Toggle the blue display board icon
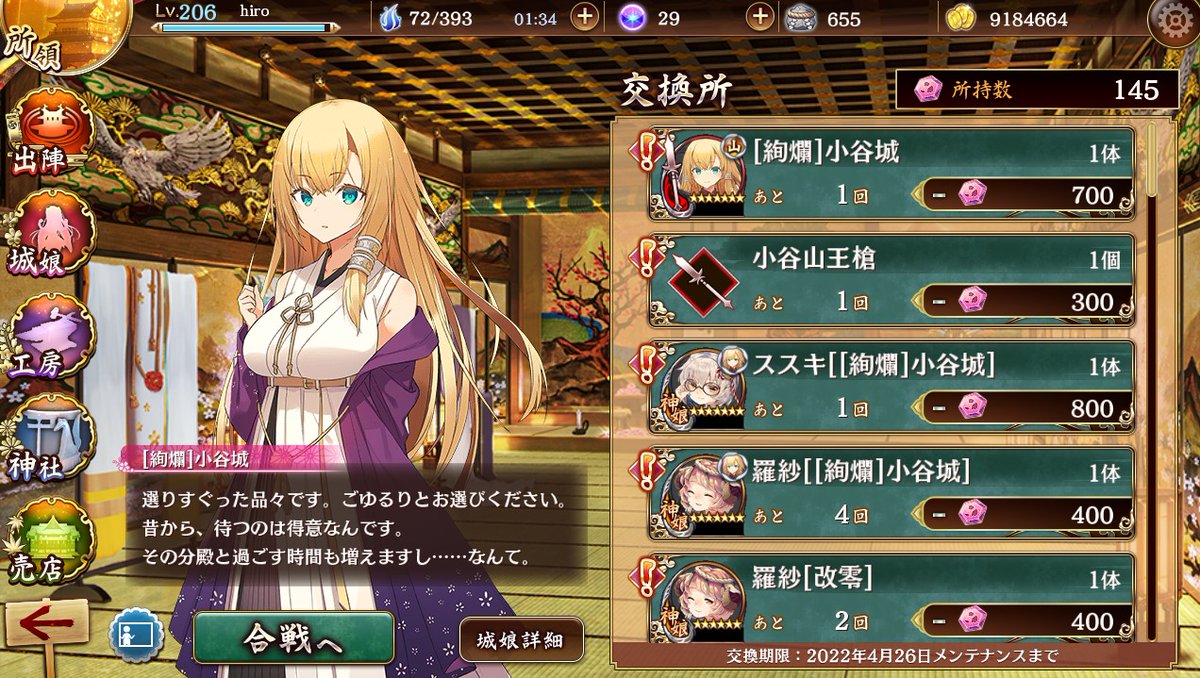Viewport: 1200px width, 678px height. click(x=137, y=636)
